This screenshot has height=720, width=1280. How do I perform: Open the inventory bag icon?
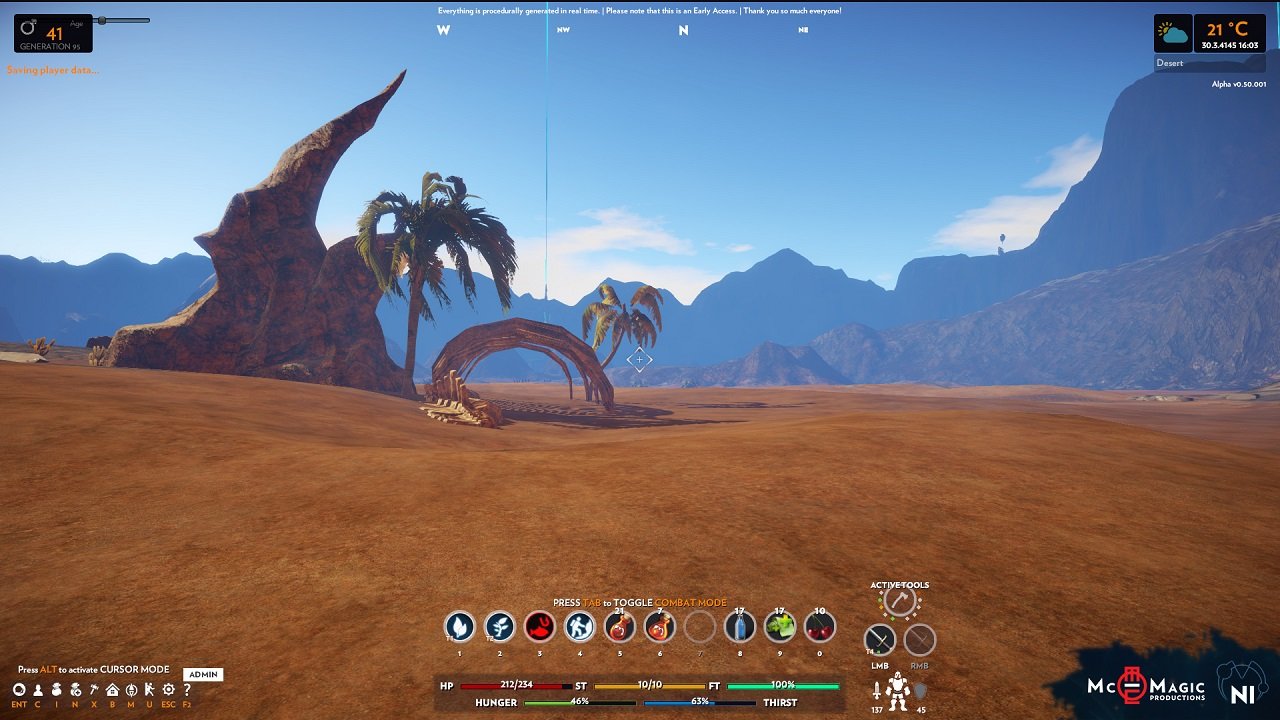coord(57,690)
